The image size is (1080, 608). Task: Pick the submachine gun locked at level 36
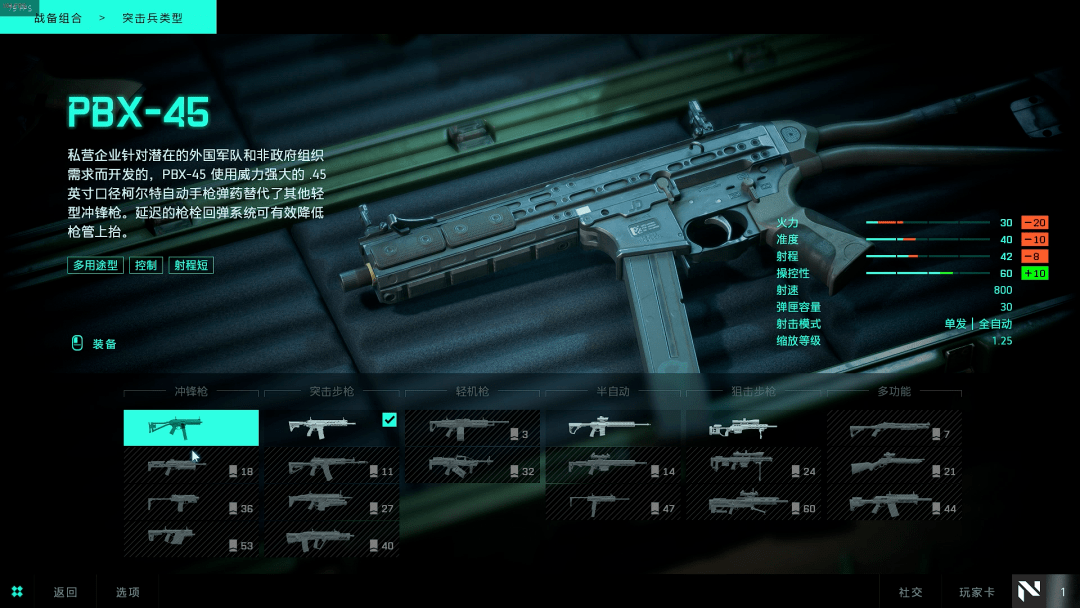click(191, 503)
